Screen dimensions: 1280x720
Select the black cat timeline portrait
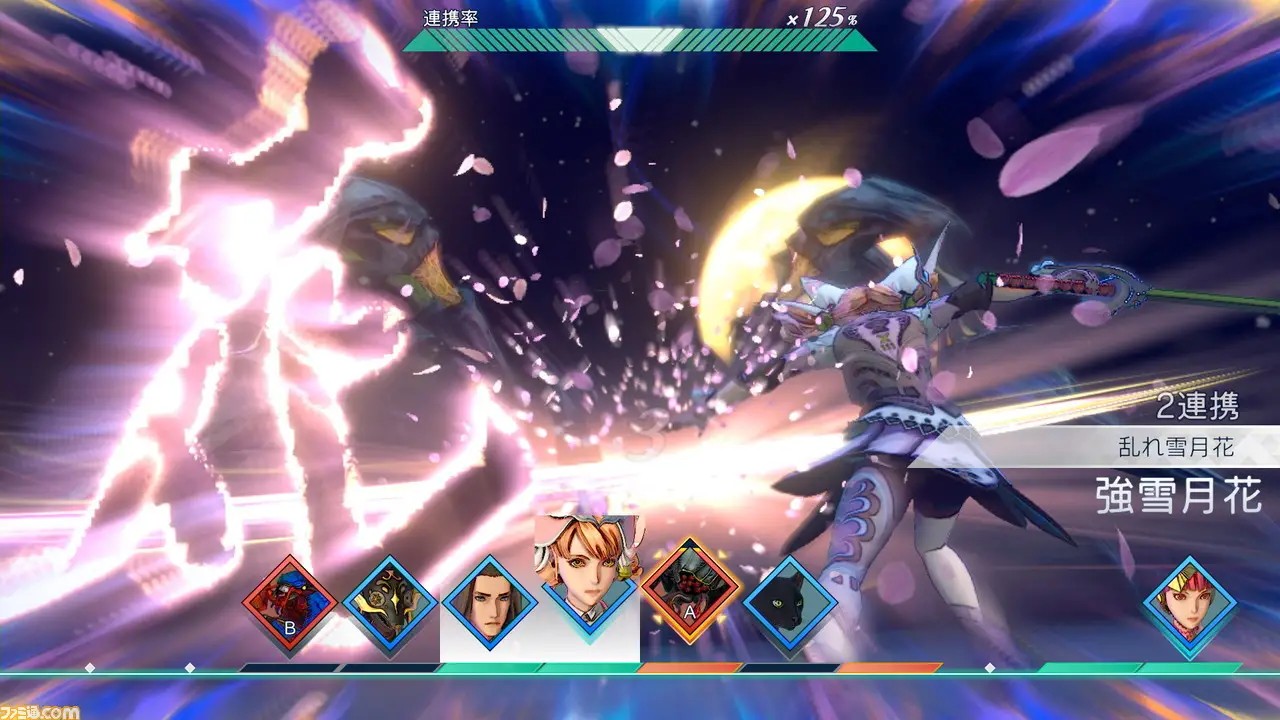pyautogui.click(x=790, y=603)
